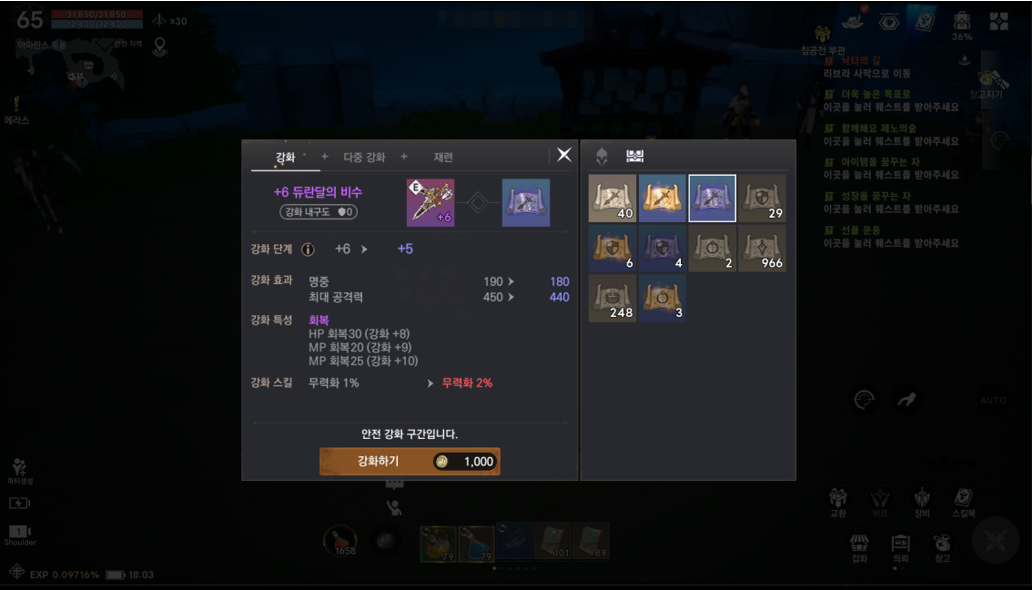Open the bag icon showing 36%
1032x590 pixels.
tap(961, 24)
